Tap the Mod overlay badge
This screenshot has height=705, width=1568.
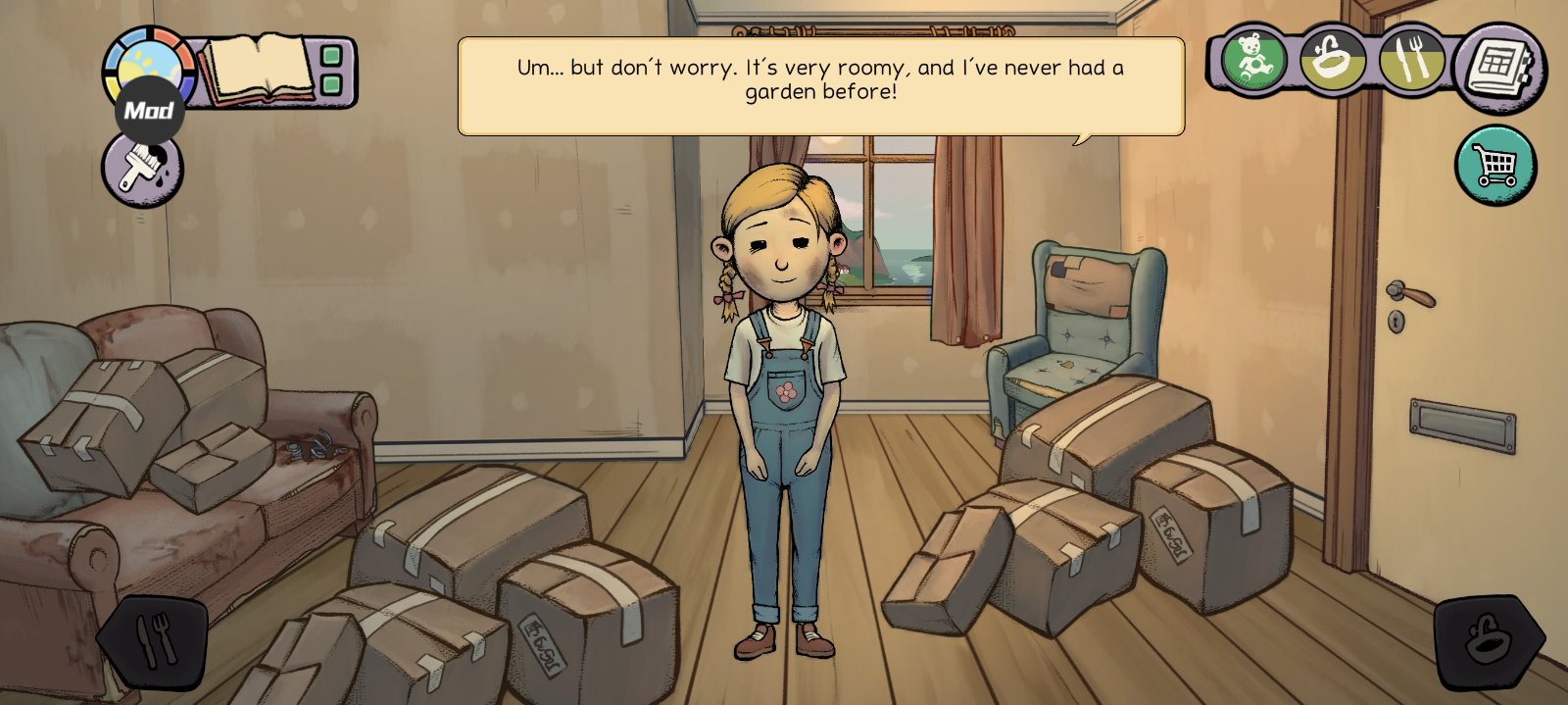click(149, 111)
